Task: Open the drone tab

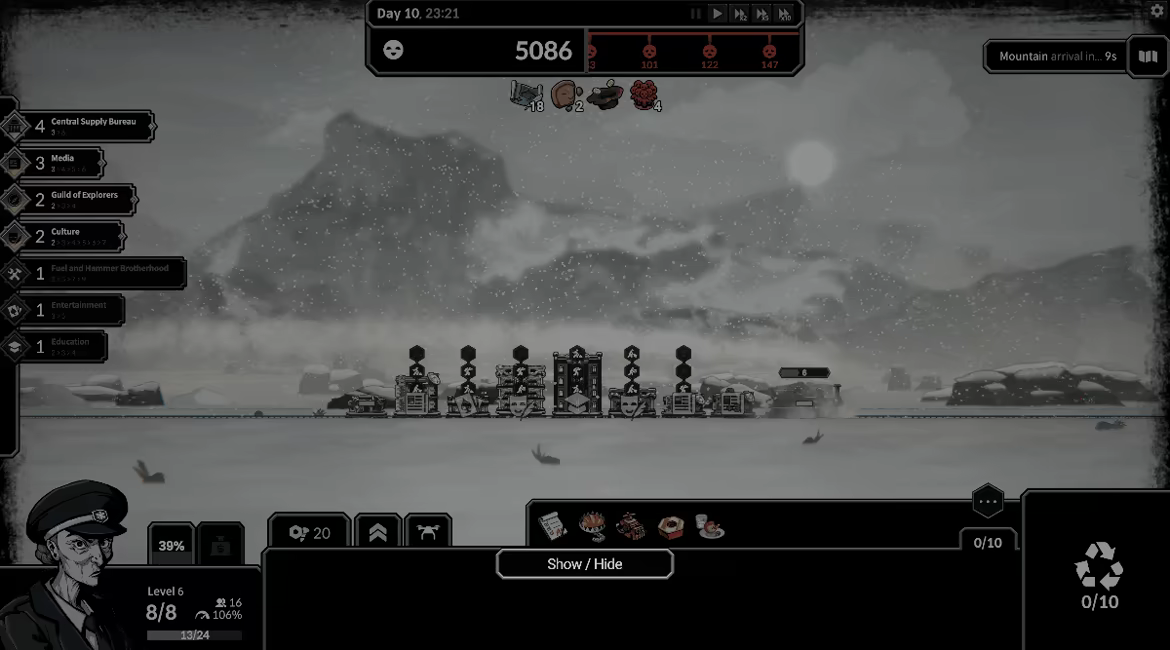Action: [428, 533]
